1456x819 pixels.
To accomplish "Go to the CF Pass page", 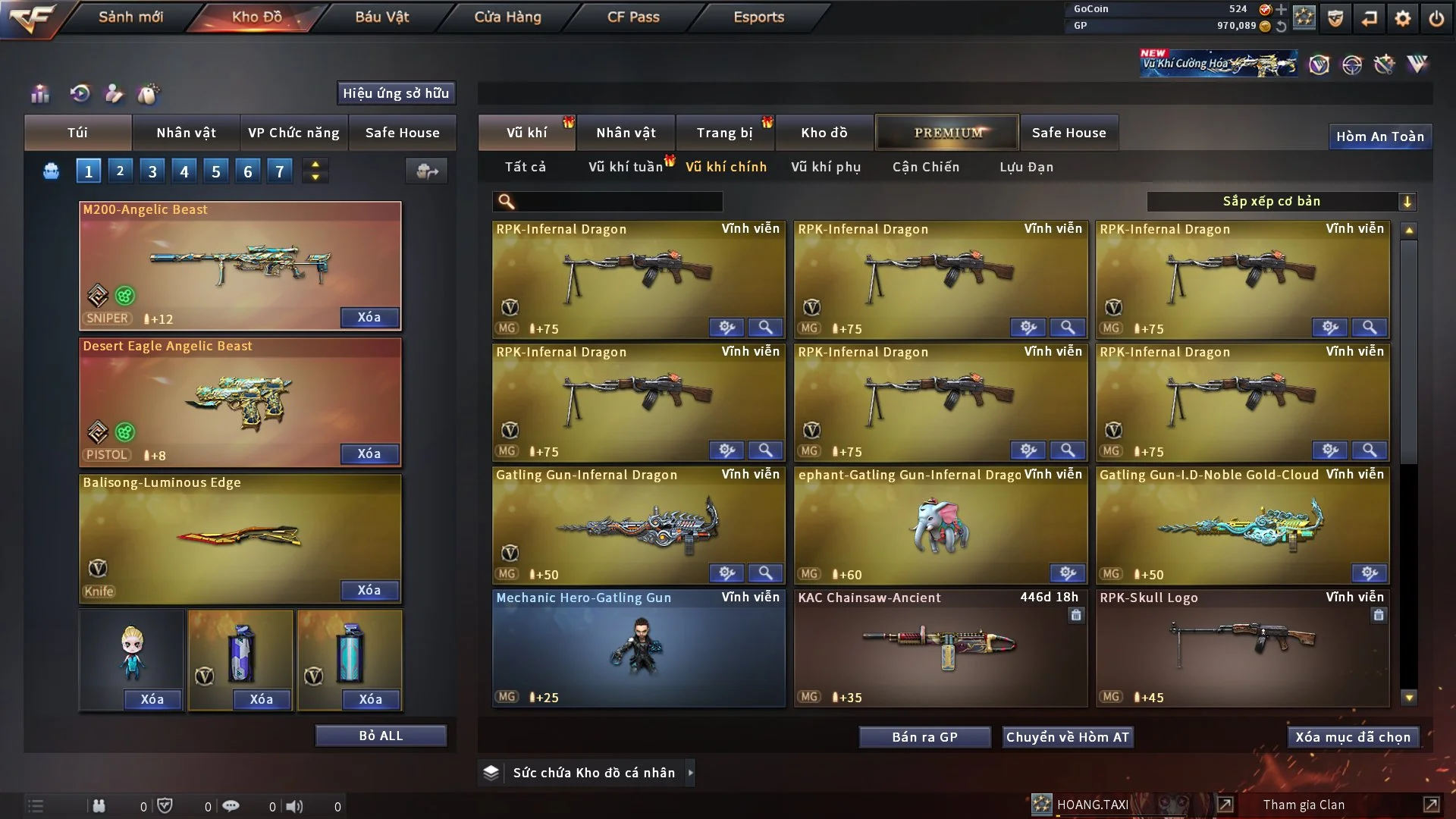I will [633, 17].
